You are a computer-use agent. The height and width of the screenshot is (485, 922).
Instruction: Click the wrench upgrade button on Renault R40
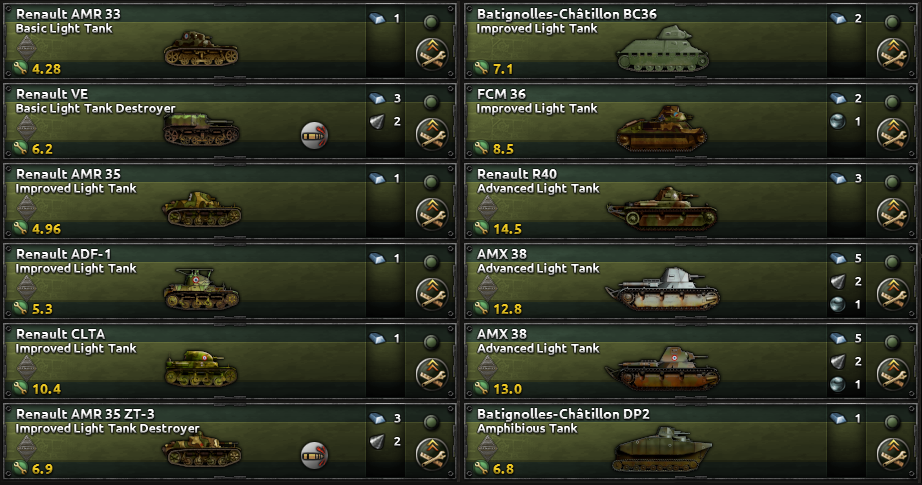(892, 214)
